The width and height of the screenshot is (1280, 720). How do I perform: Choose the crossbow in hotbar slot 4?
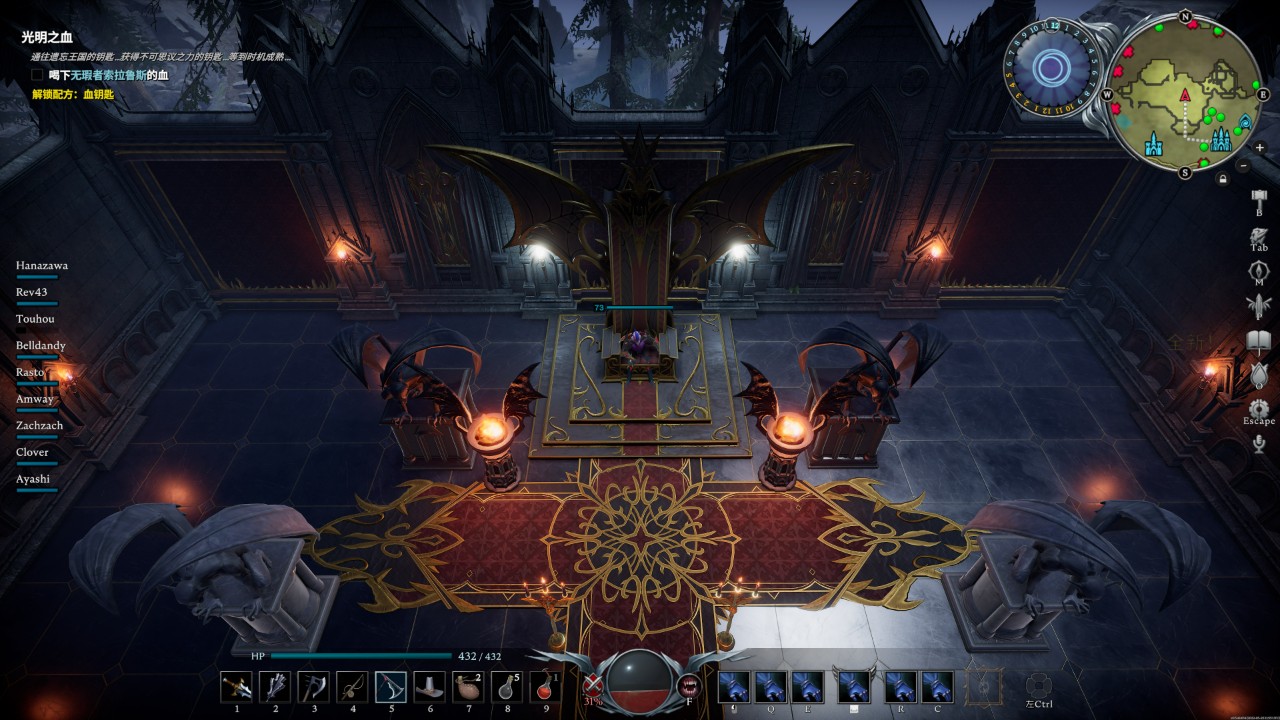coord(352,686)
